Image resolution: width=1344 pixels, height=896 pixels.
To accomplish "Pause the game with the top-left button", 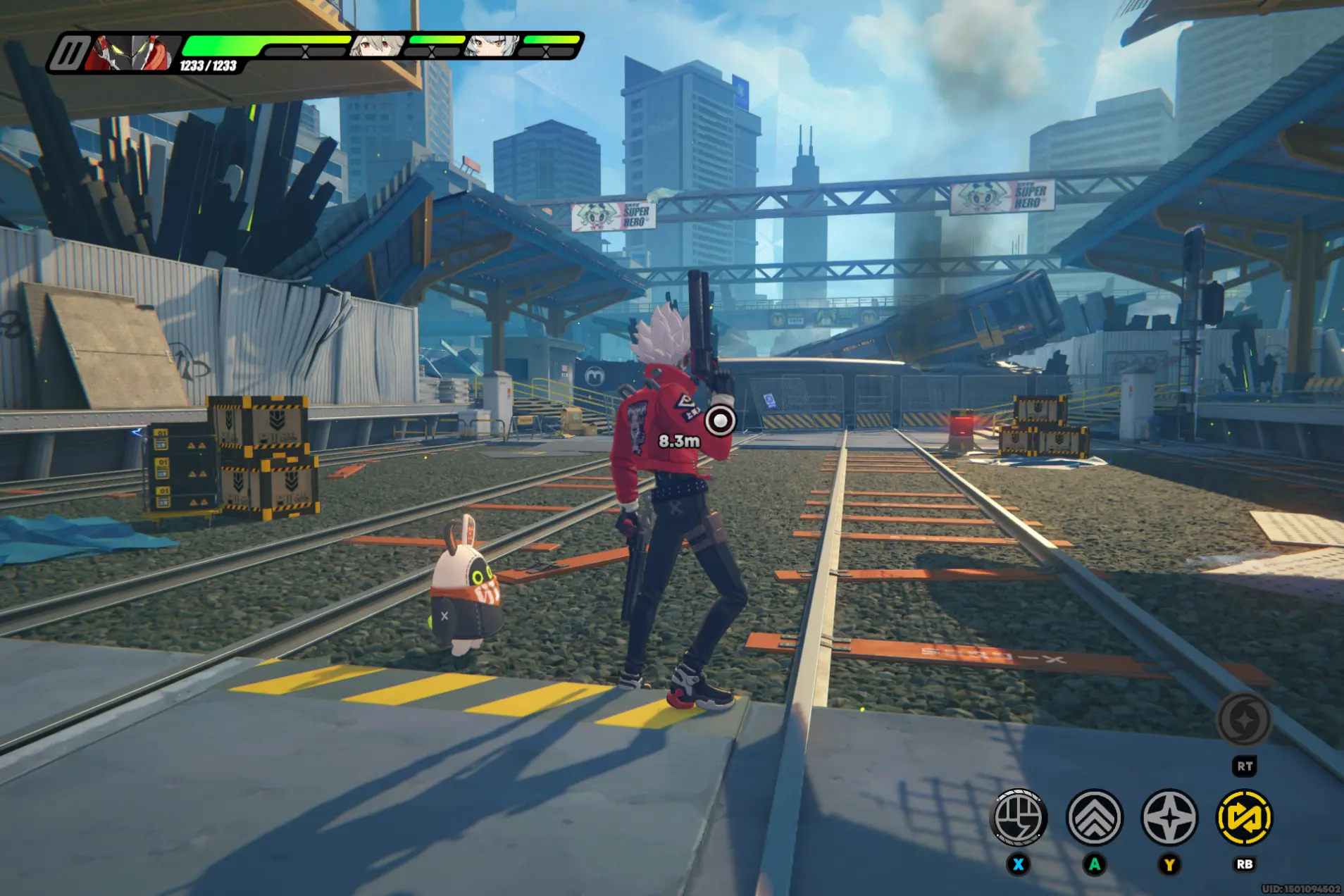I will pos(69,54).
